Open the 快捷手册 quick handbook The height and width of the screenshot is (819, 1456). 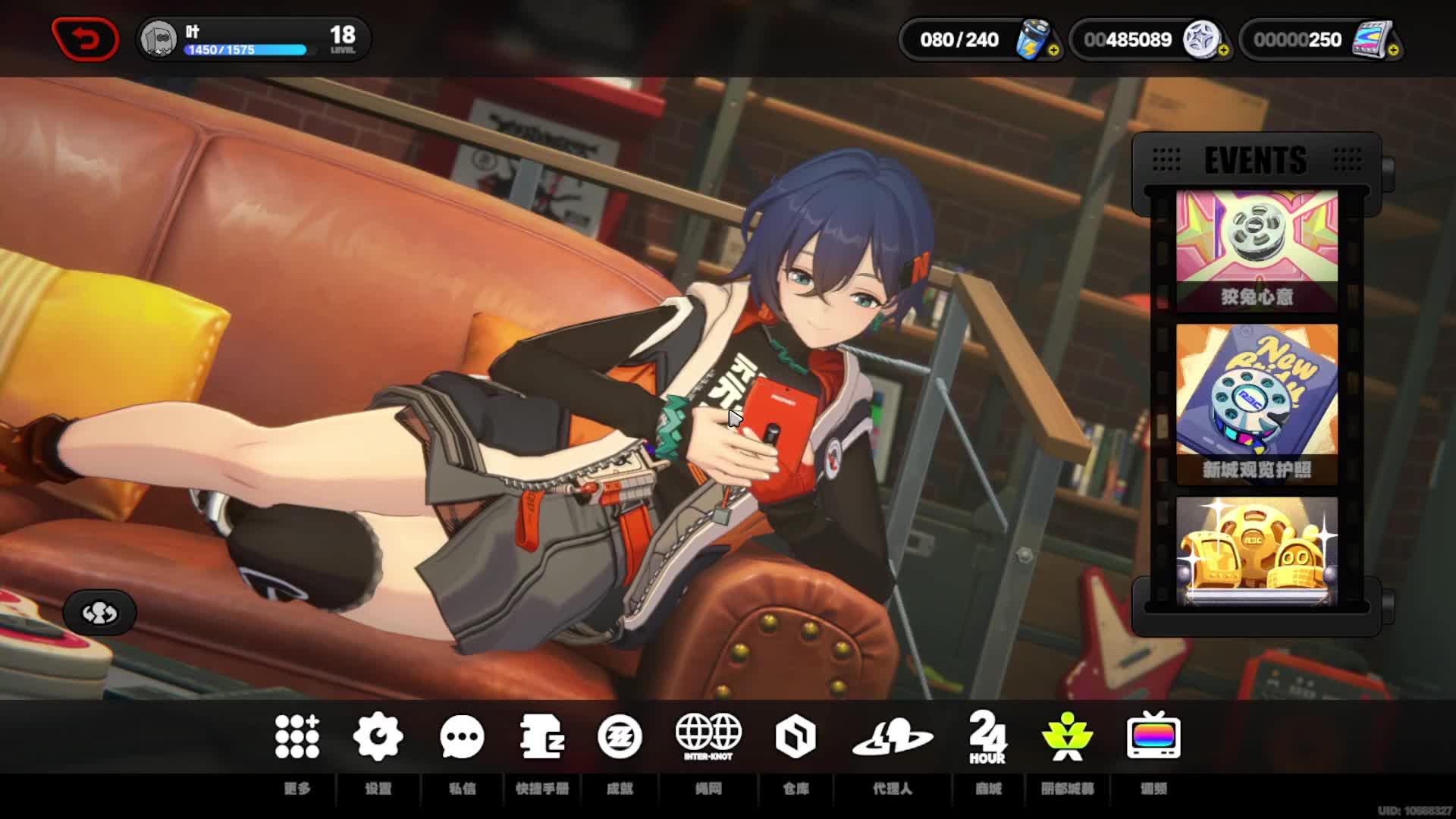(542, 737)
